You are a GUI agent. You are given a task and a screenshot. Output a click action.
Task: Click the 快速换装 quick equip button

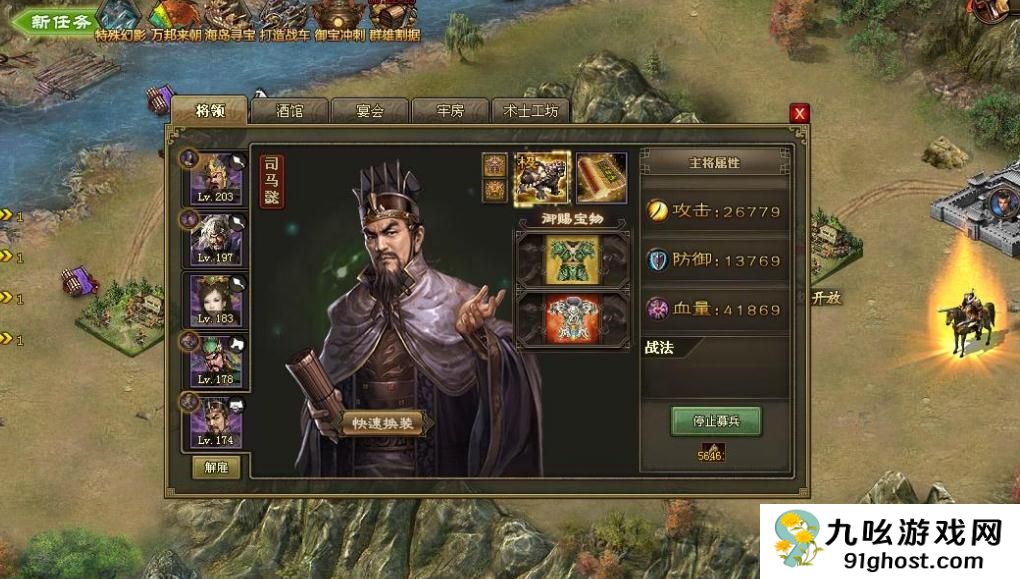coord(383,424)
